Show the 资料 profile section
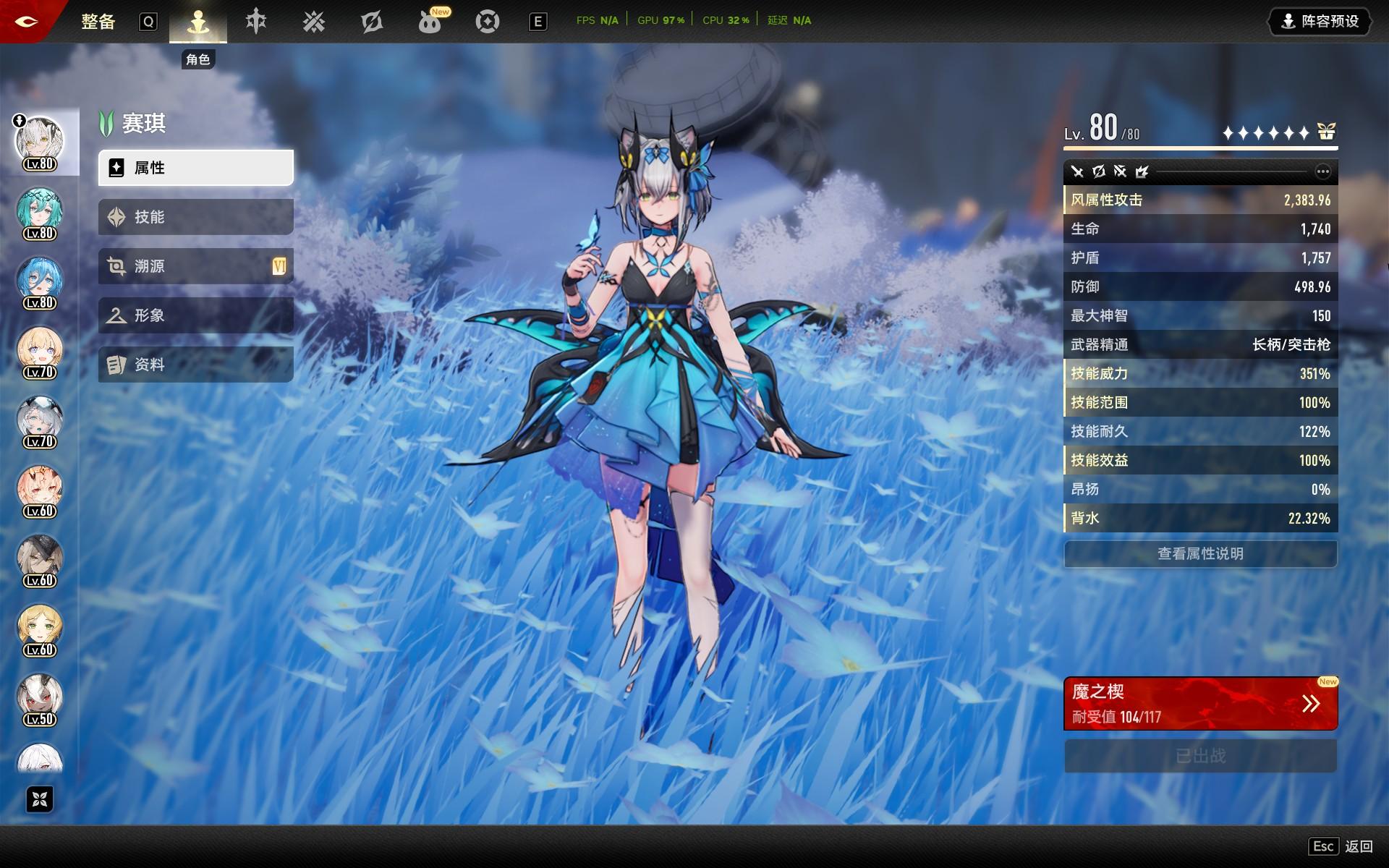This screenshot has height=868, width=1389. point(195,365)
